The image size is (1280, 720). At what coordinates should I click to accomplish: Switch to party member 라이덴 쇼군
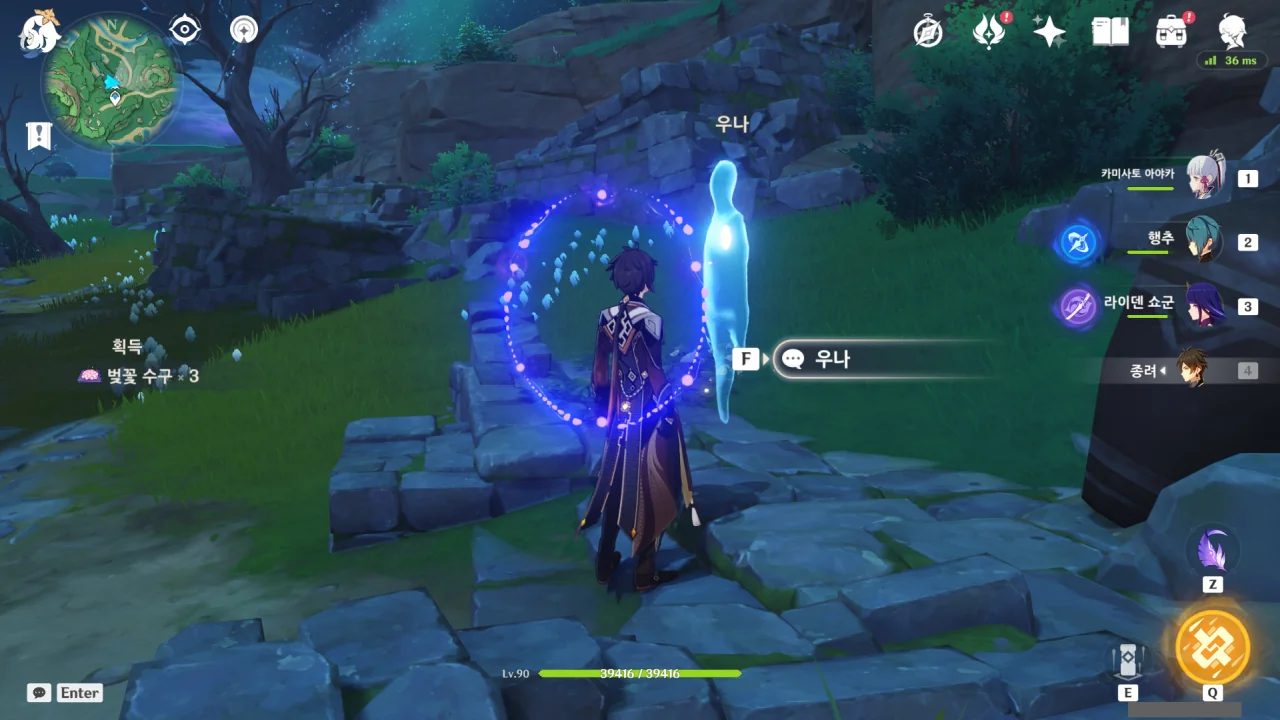coord(1204,306)
